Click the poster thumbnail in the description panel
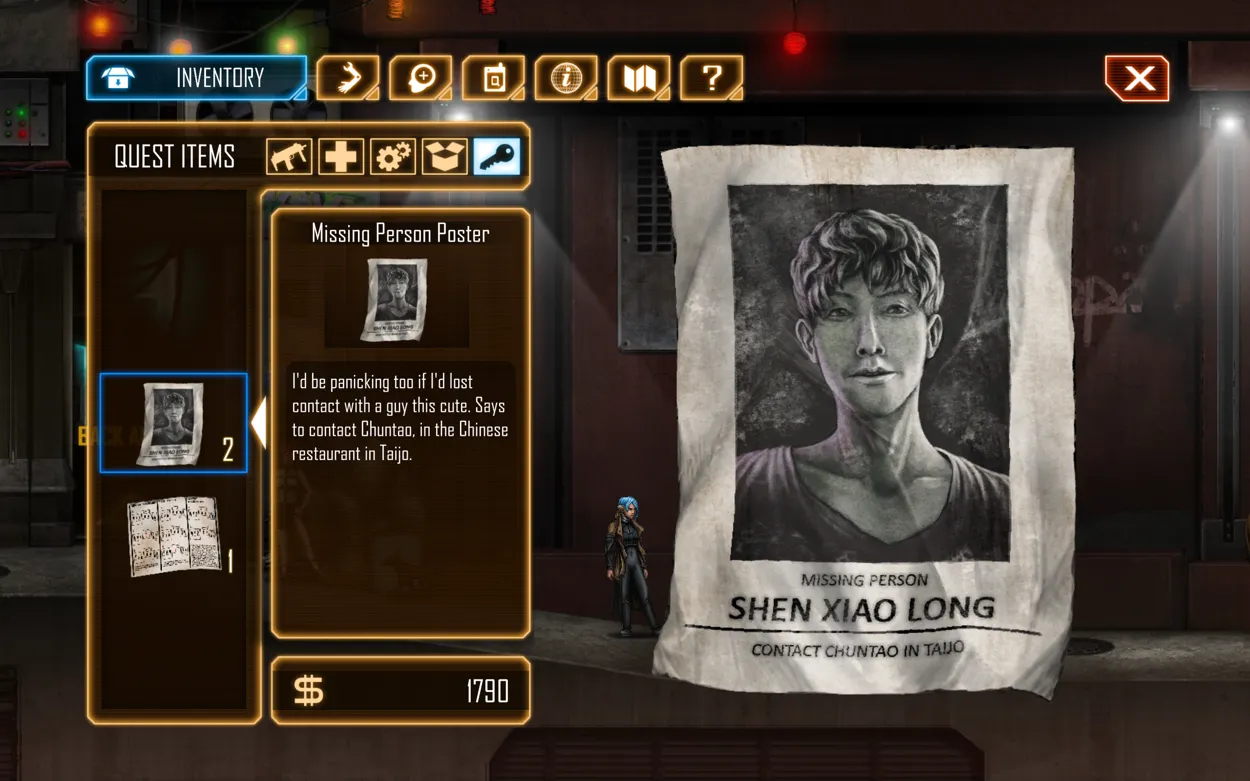Image resolution: width=1250 pixels, height=781 pixels. coord(397,300)
